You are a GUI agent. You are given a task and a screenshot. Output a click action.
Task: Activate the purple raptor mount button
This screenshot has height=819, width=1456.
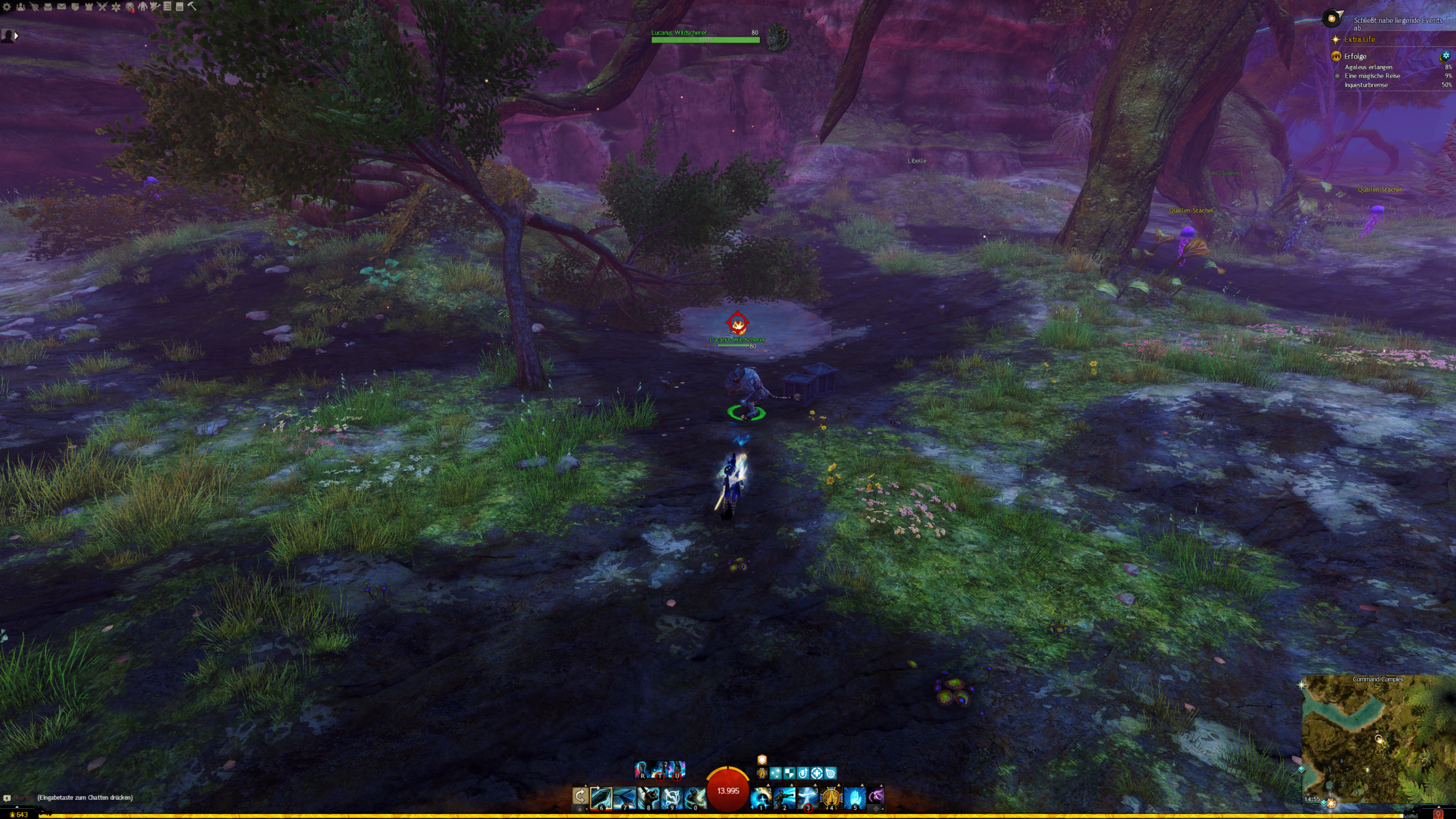click(876, 796)
